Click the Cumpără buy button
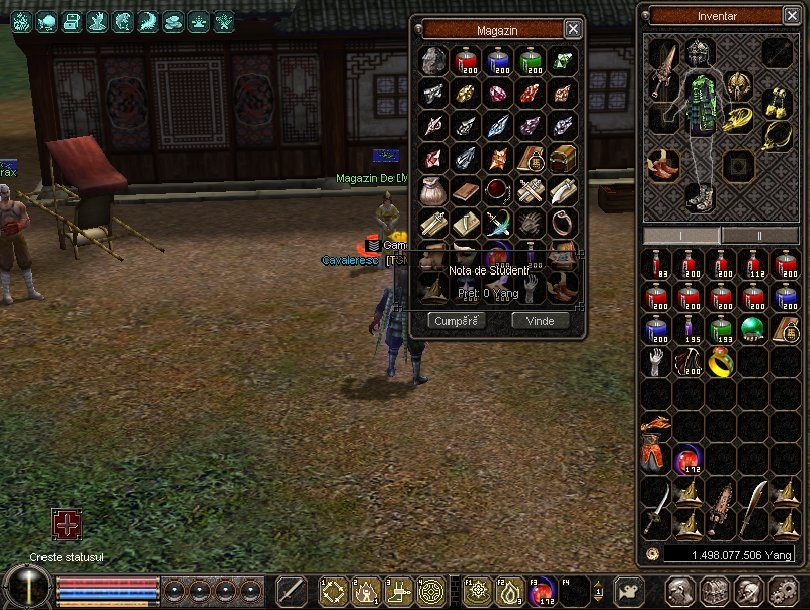810x610 pixels. tap(457, 321)
